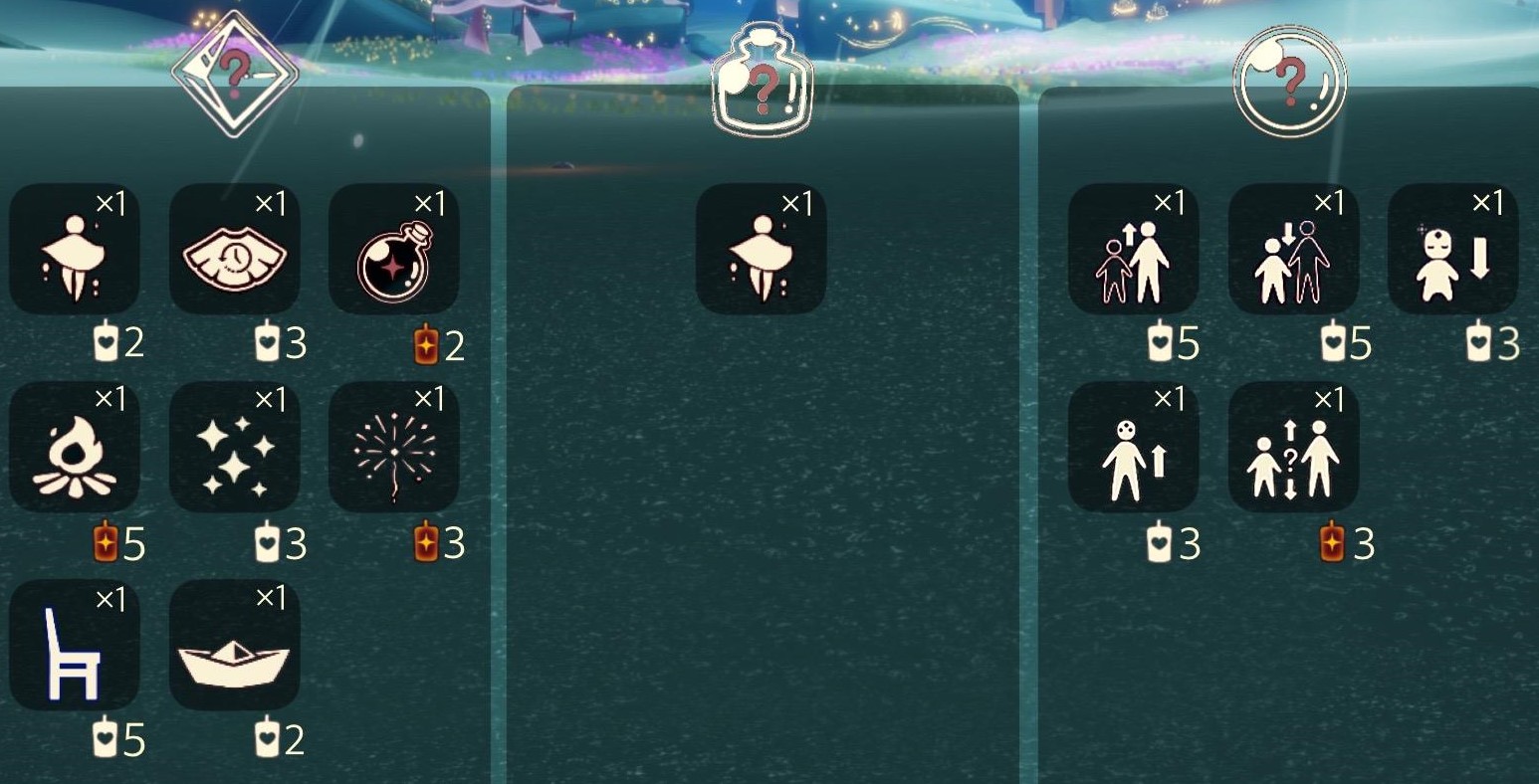1539x784 pixels.
Task: Select the shrink spell icon
Action: 1292,249
